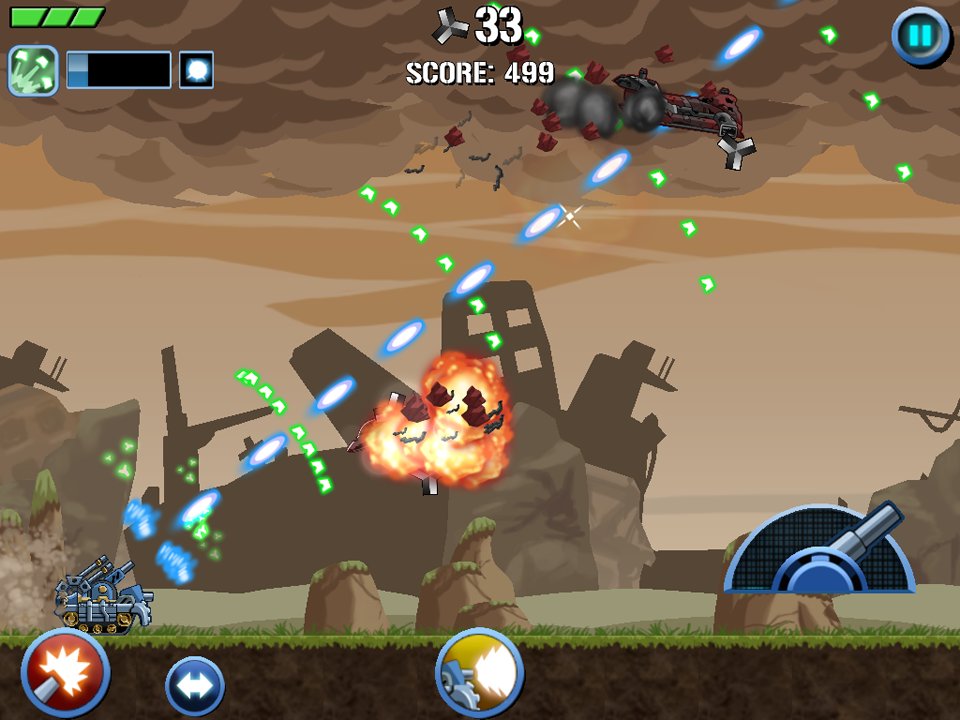Tap the red cannon blast fire button
Viewport: 960px width, 720px height.
pos(65,671)
